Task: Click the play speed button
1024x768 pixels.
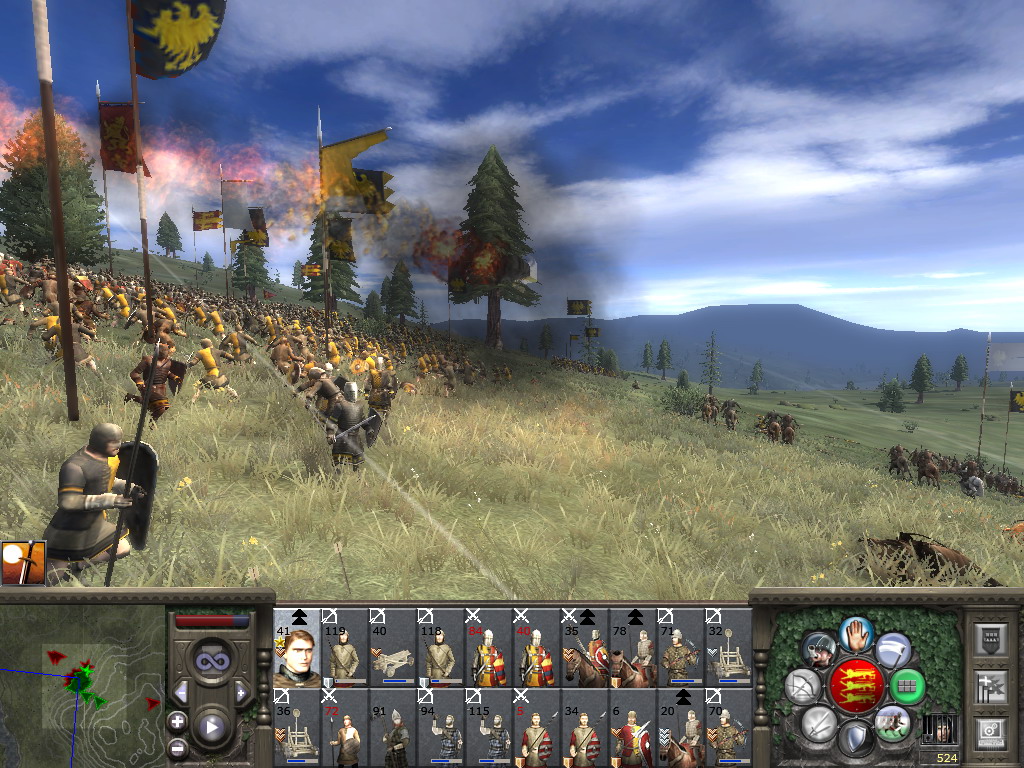Action: (211, 727)
